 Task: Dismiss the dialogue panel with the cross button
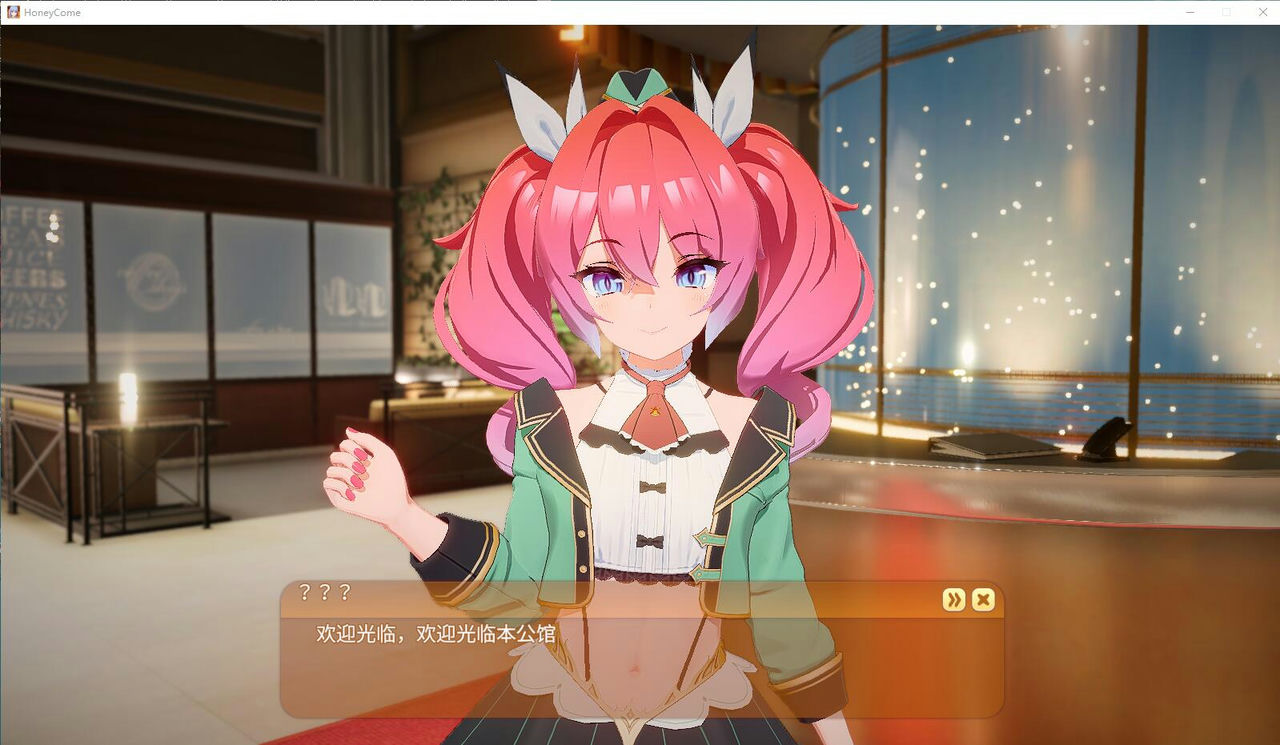[x=984, y=600]
